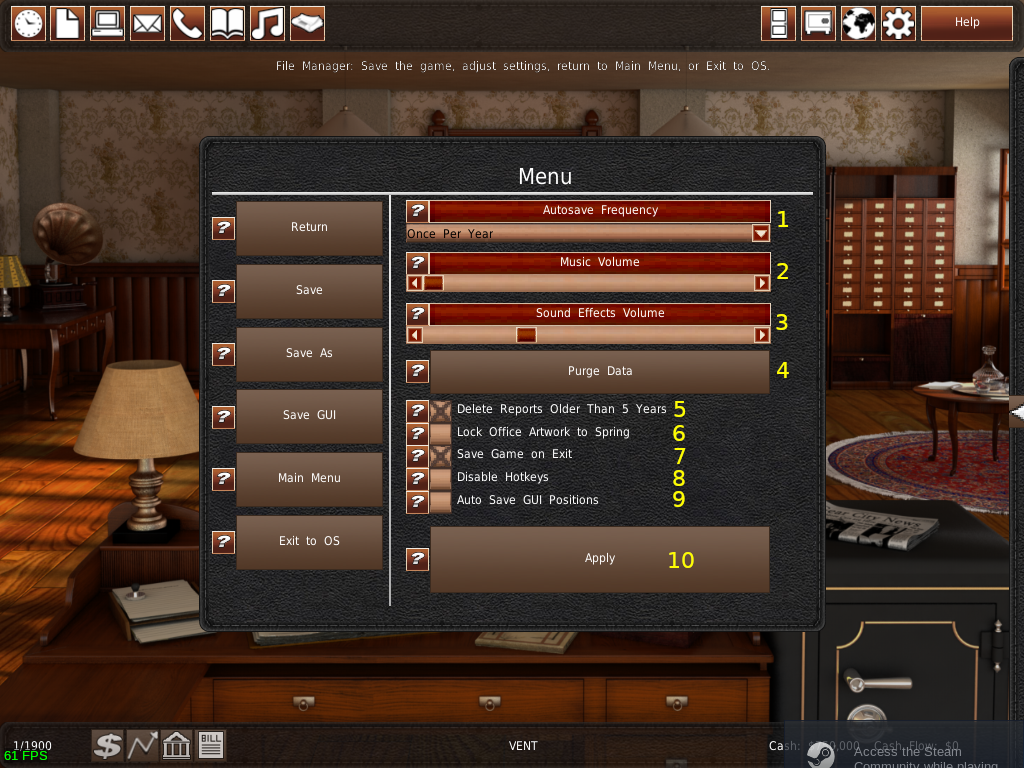Go back to Main Menu
This screenshot has width=1024, height=768.
309,479
